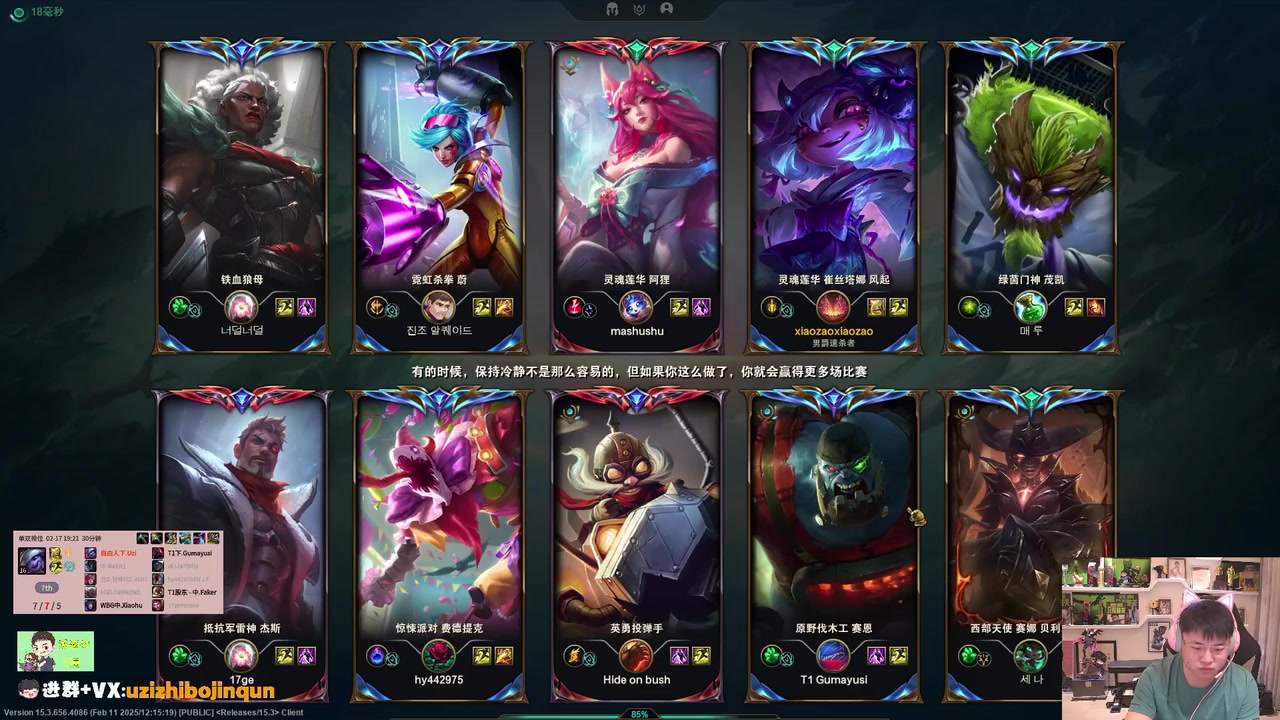Image resolution: width=1280 pixels, height=720 pixels.
Task: Click the rose icon on hy442975's card
Action: coord(439,656)
